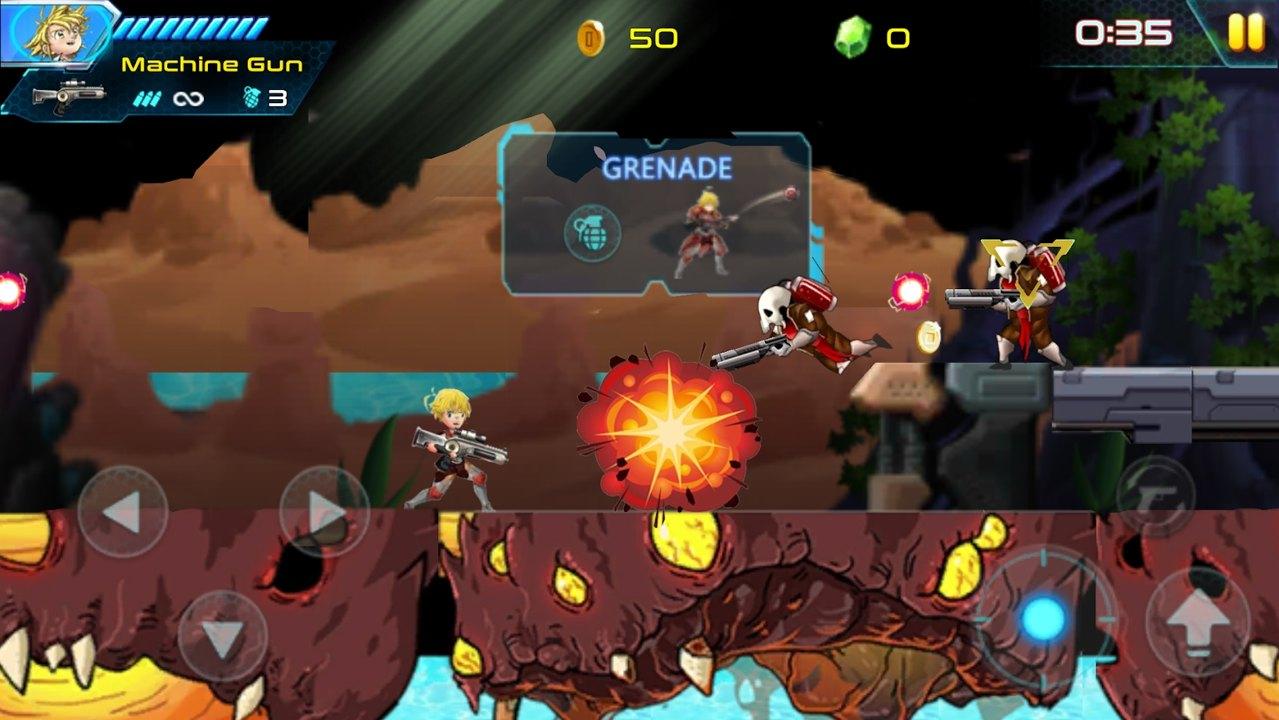This screenshot has width=1279, height=720.
Task: Tap the grenade icon in the tutorial panel
Action: pos(592,233)
